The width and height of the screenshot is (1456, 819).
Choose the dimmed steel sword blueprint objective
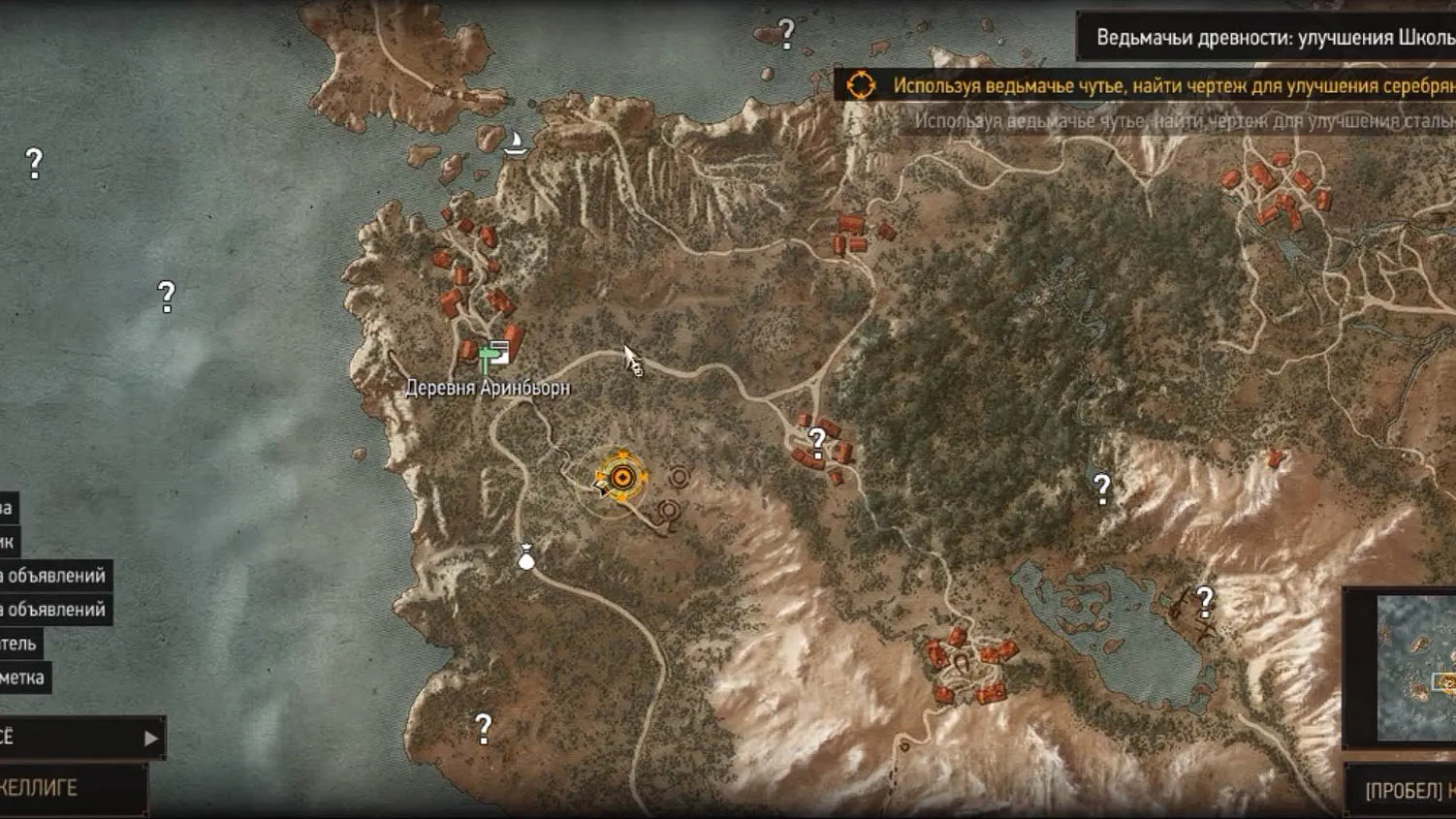[1183, 121]
